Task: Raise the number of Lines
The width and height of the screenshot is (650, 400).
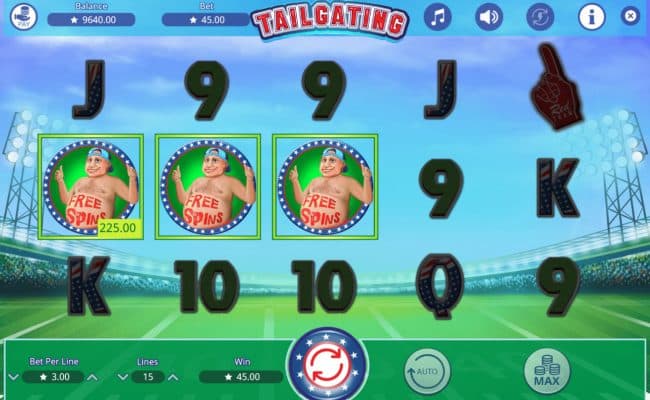Action: click(x=175, y=378)
